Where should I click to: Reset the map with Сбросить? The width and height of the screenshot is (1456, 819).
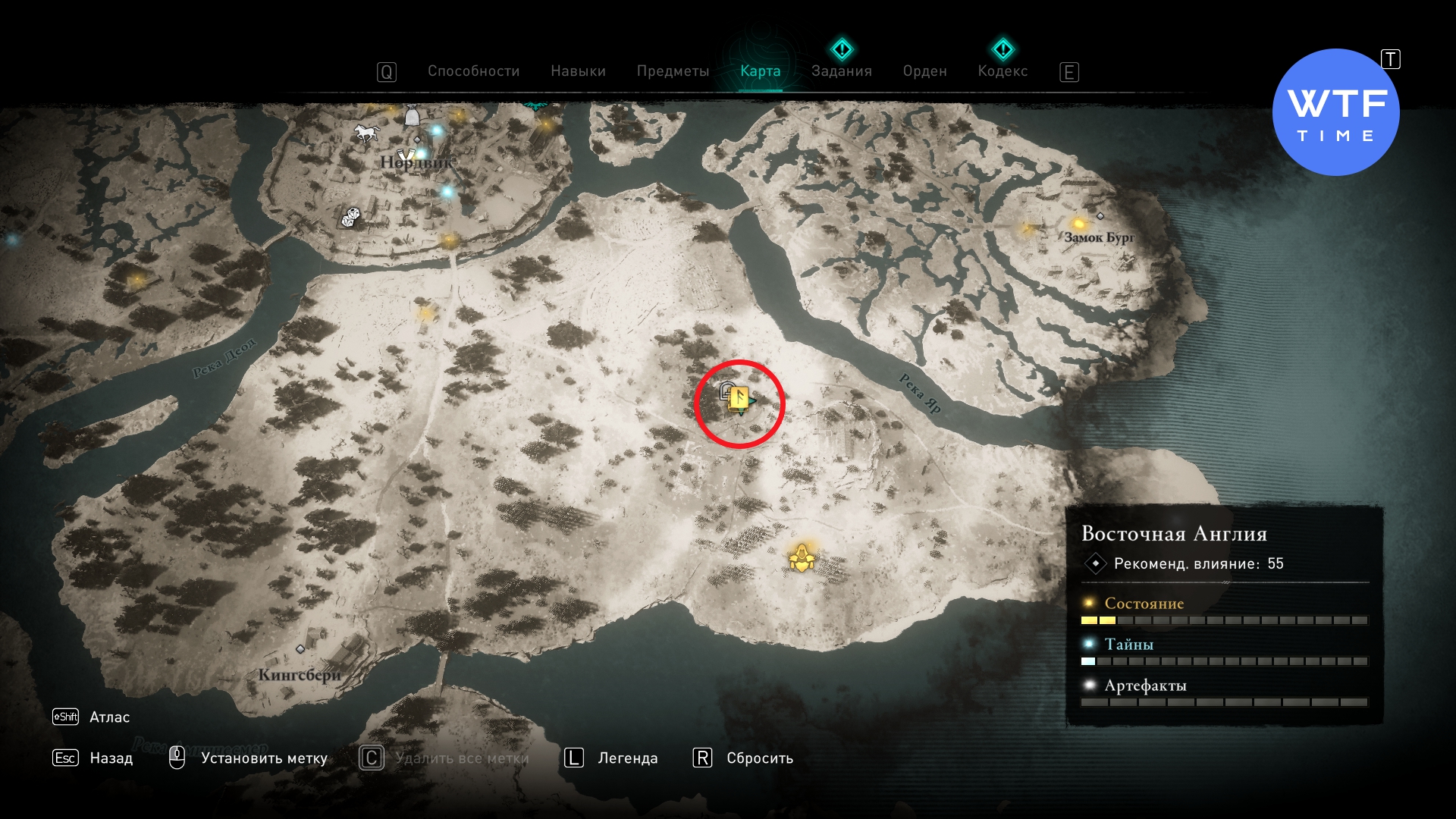tap(759, 758)
